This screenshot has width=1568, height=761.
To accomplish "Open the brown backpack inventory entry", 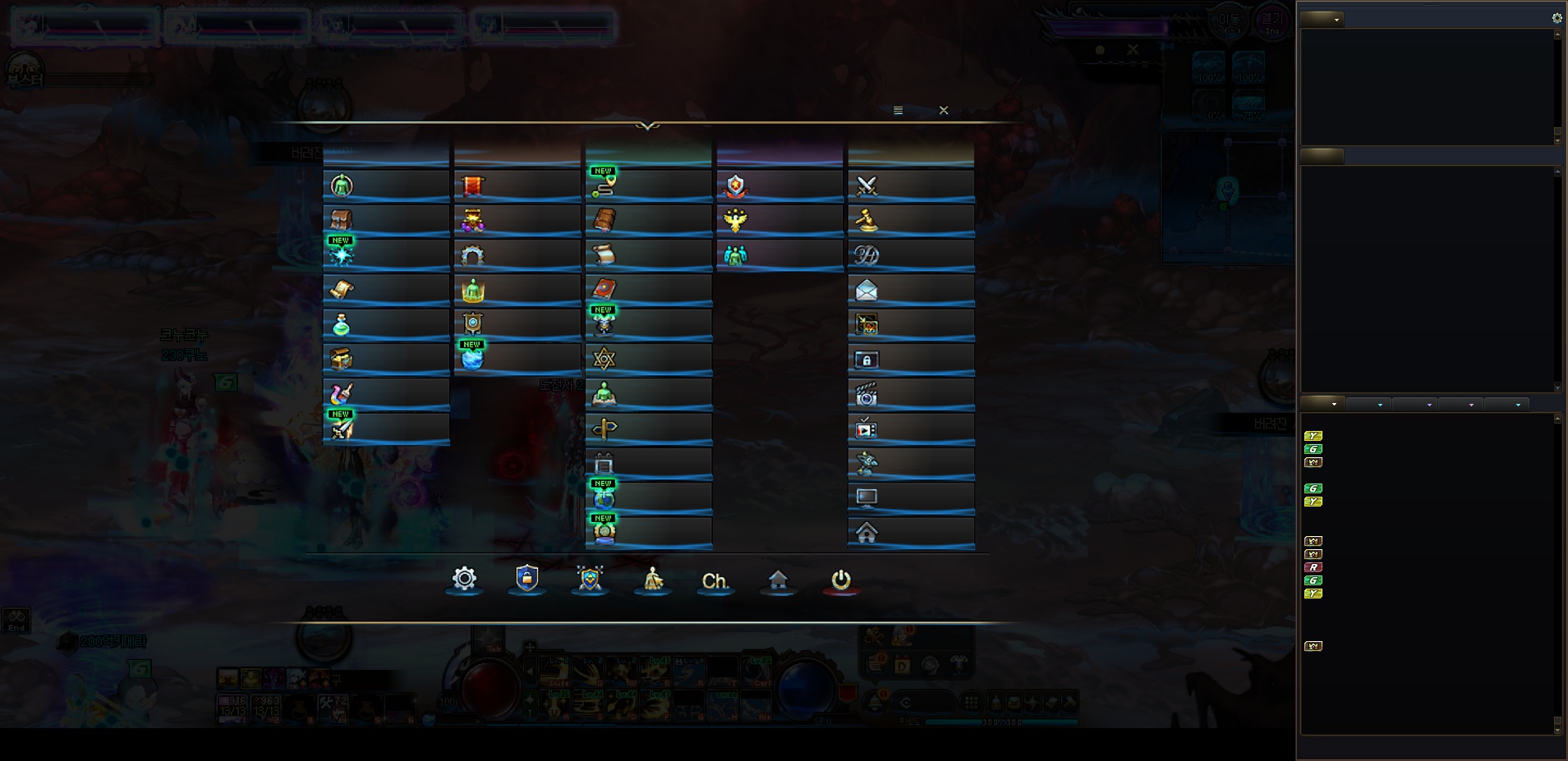I will point(385,220).
